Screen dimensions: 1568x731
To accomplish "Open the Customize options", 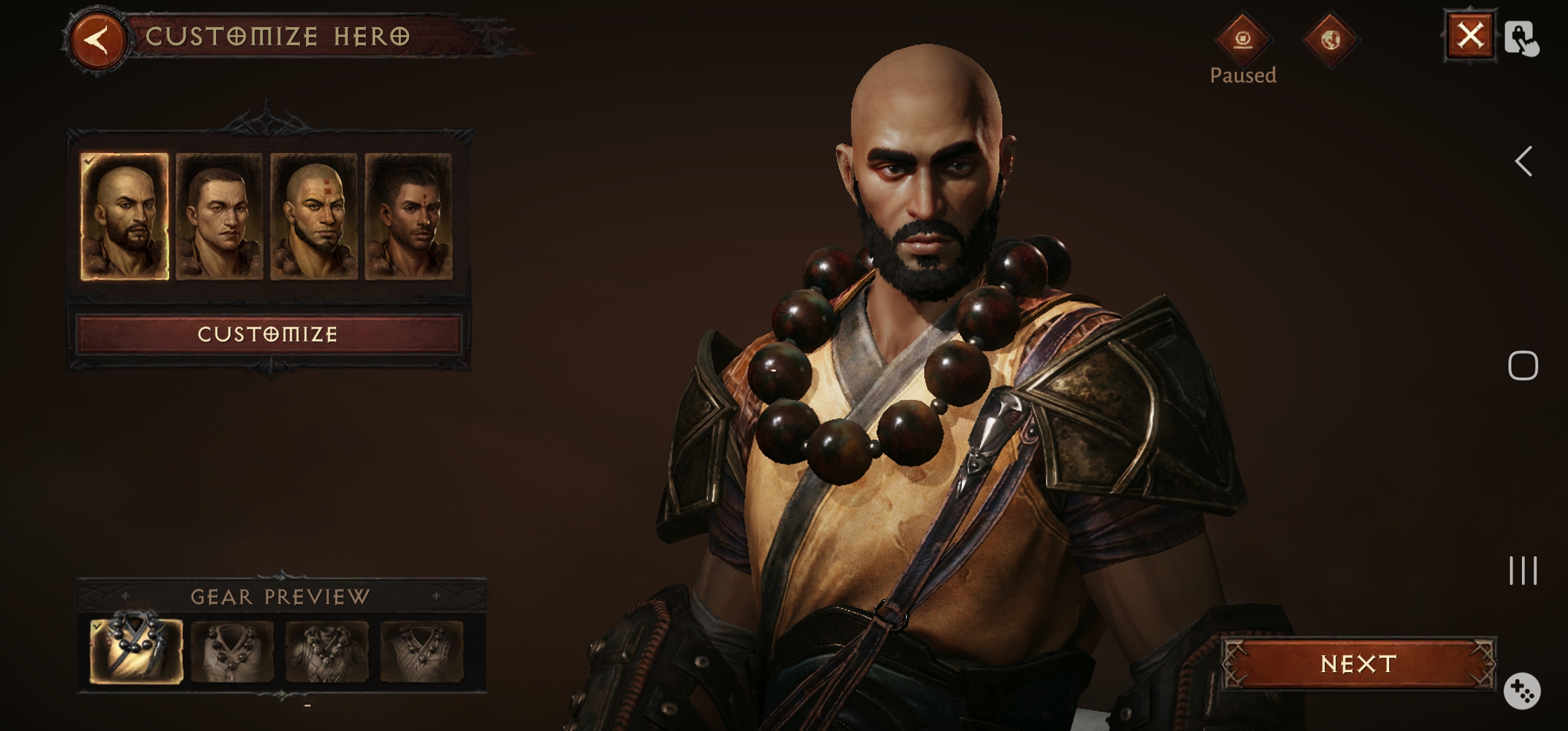I will tap(268, 334).
